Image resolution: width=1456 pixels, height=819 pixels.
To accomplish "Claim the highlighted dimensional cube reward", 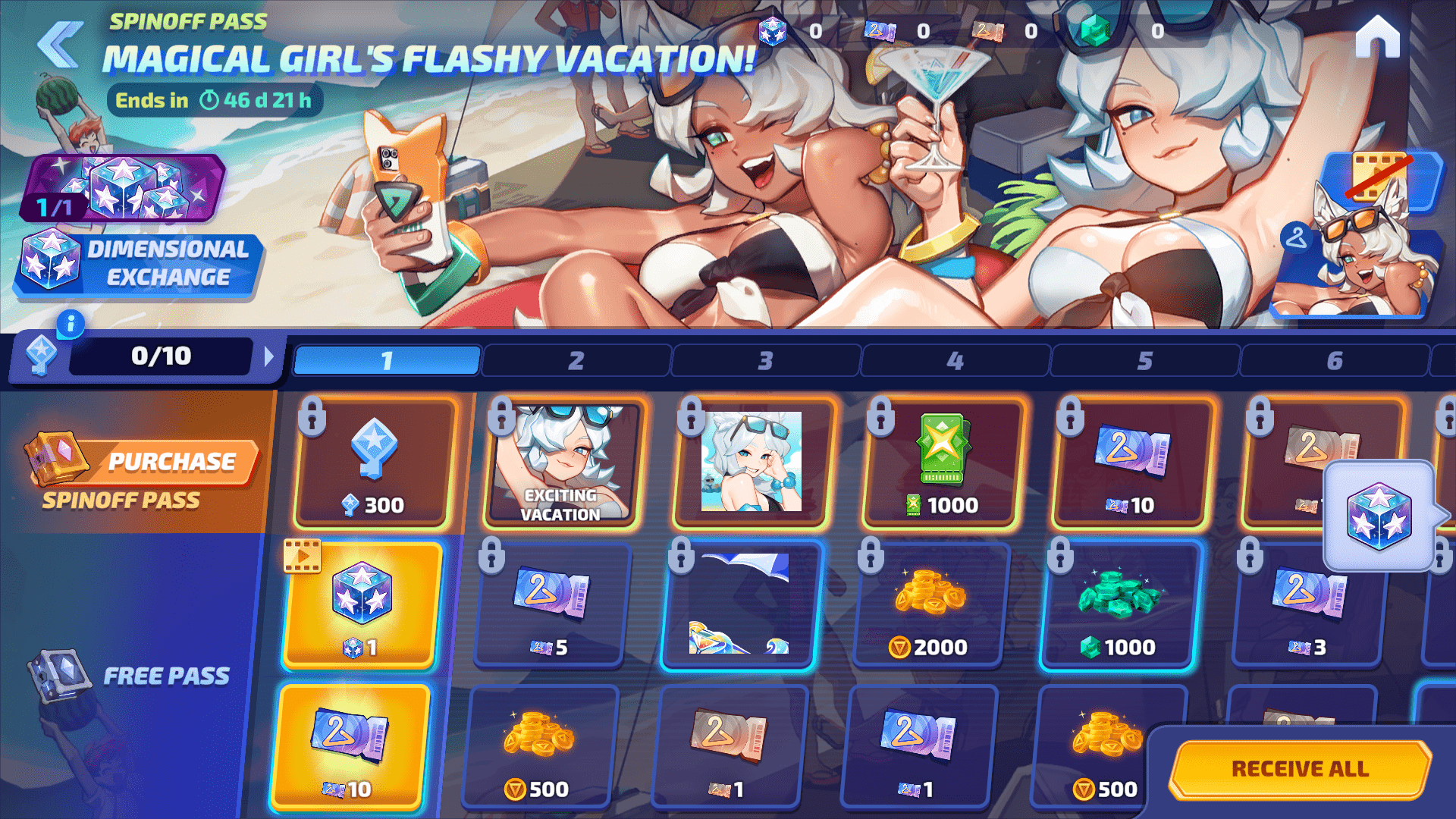I will pyautogui.click(x=362, y=606).
